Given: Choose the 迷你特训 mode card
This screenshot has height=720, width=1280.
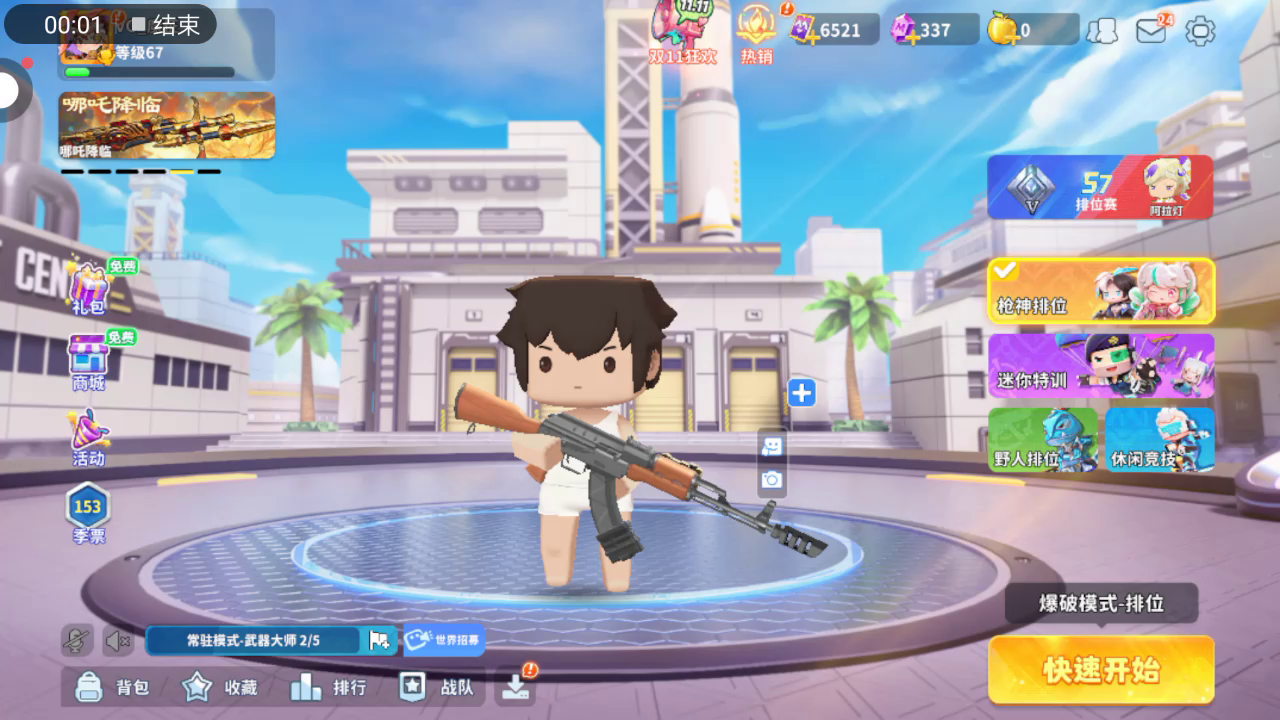Looking at the screenshot, I should coord(1101,365).
